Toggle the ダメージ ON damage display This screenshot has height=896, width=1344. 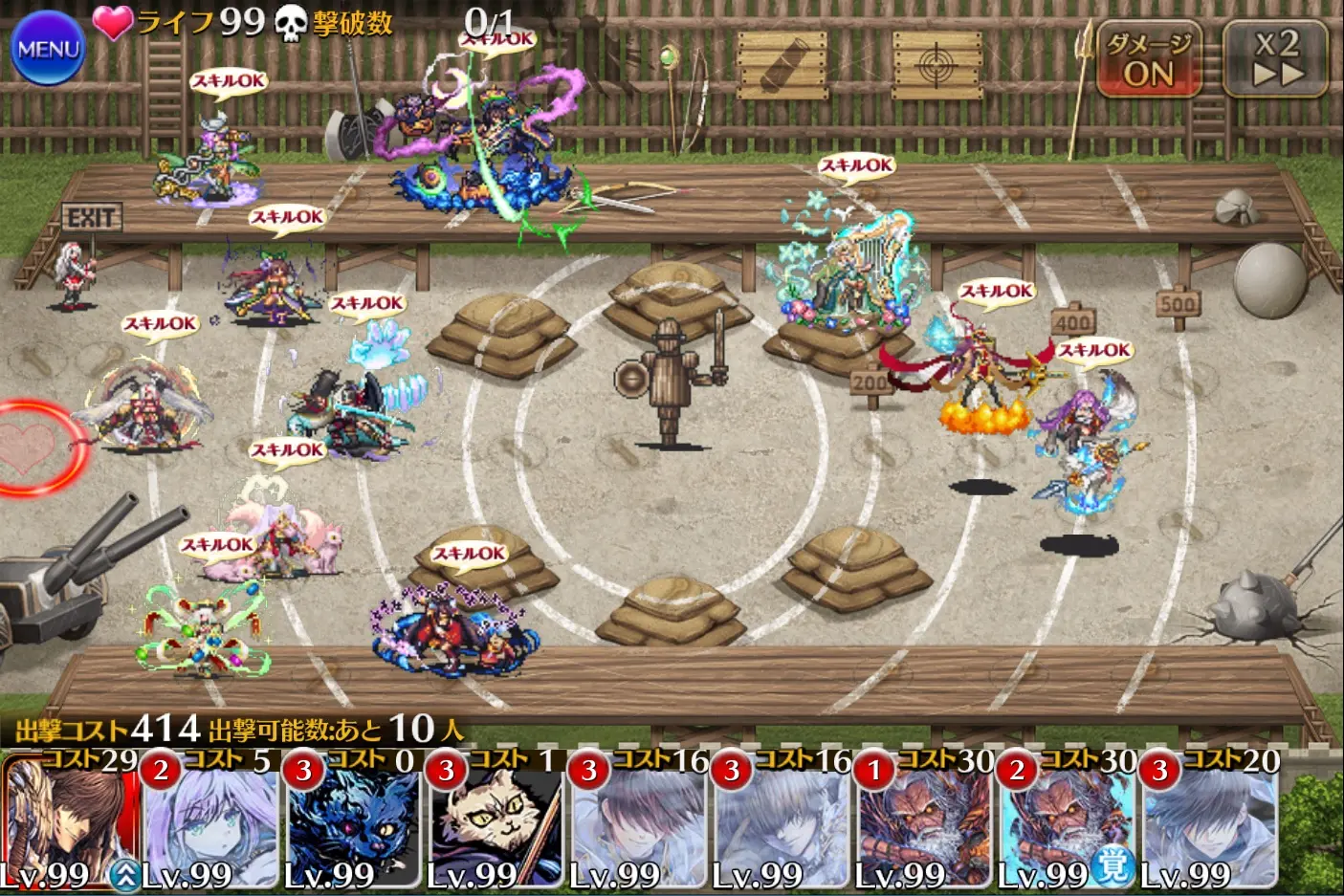click(1148, 59)
